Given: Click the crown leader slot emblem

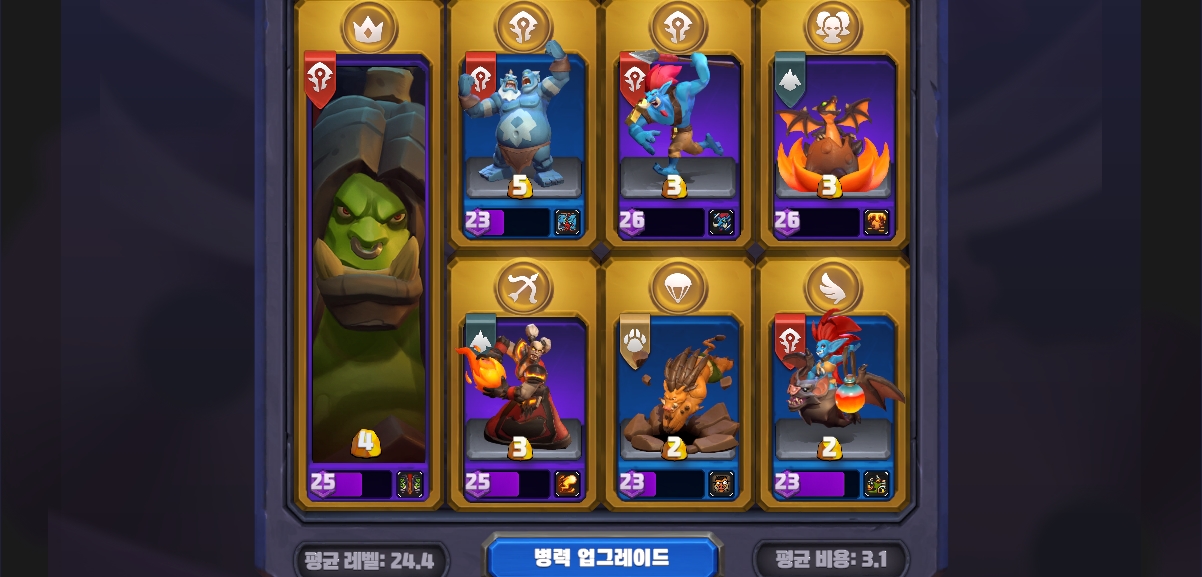Looking at the screenshot, I should pos(369,27).
